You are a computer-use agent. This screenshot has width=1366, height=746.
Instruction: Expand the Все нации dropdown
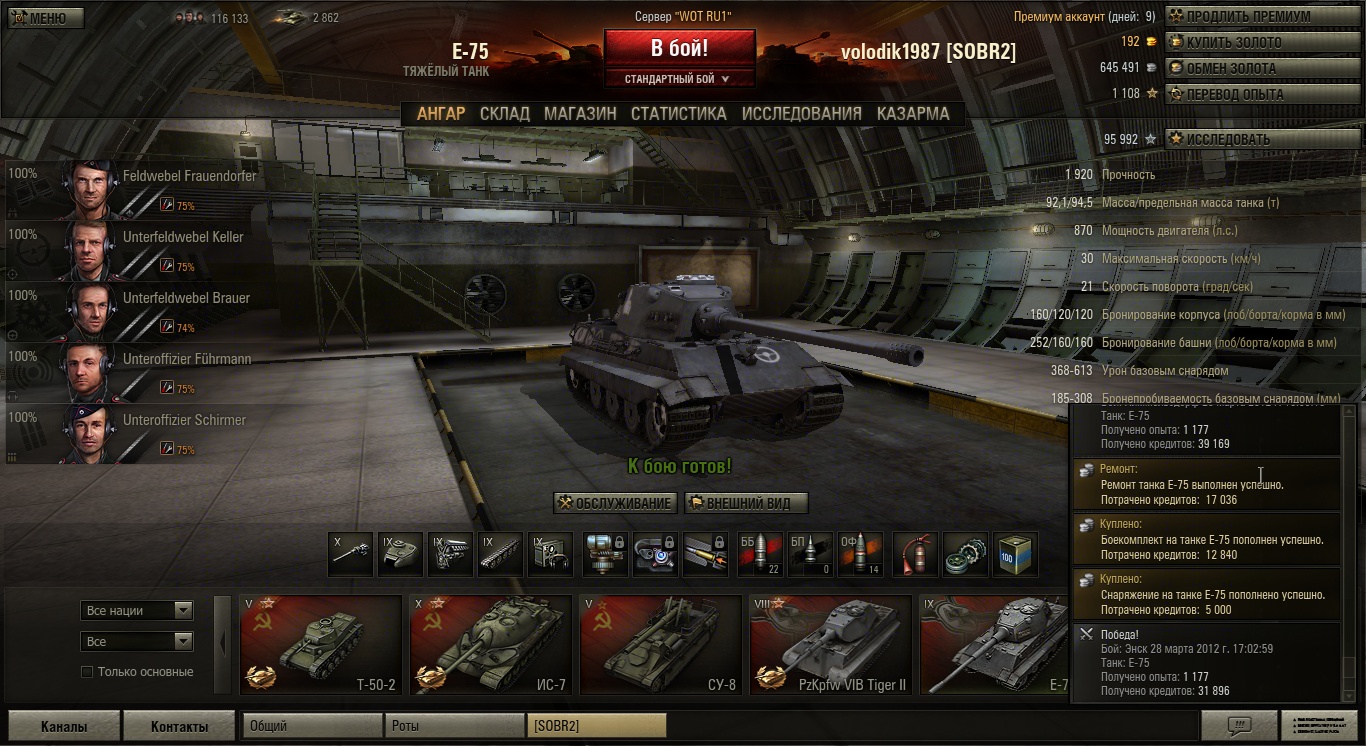click(137, 610)
